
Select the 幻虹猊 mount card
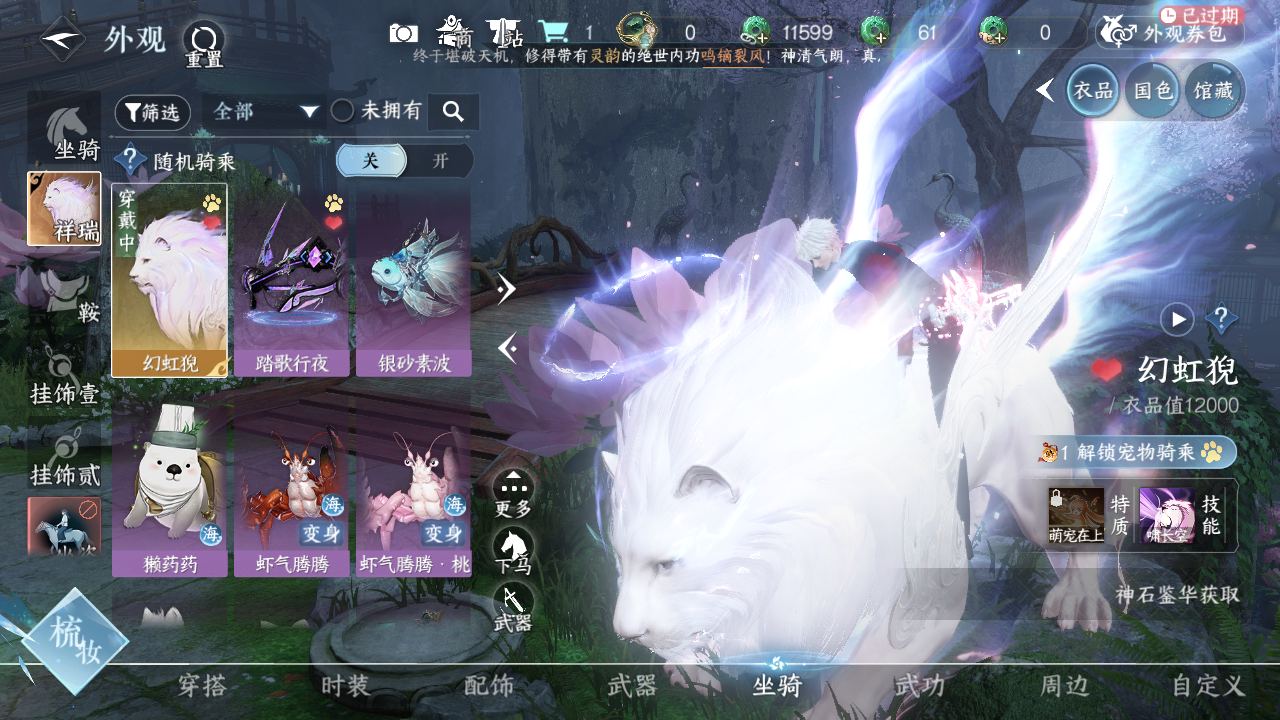pyautogui.click(x=170, y=280)
